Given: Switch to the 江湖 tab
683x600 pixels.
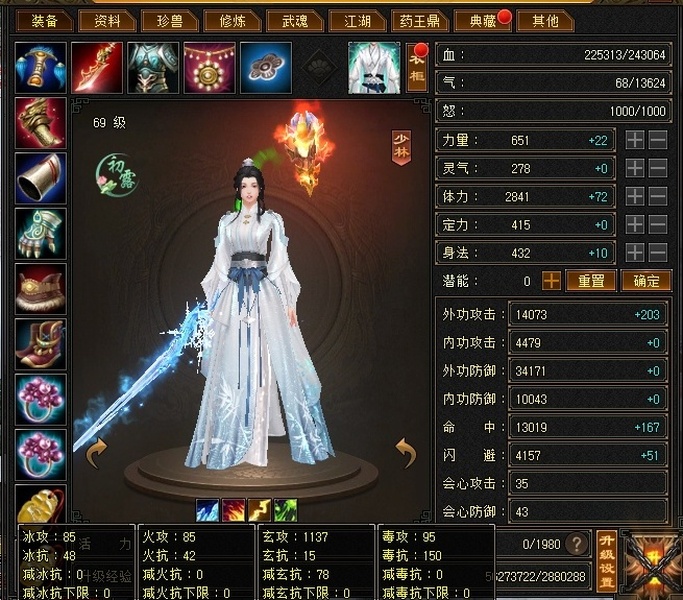Looking at the screenshot, I should coord(357,21).
